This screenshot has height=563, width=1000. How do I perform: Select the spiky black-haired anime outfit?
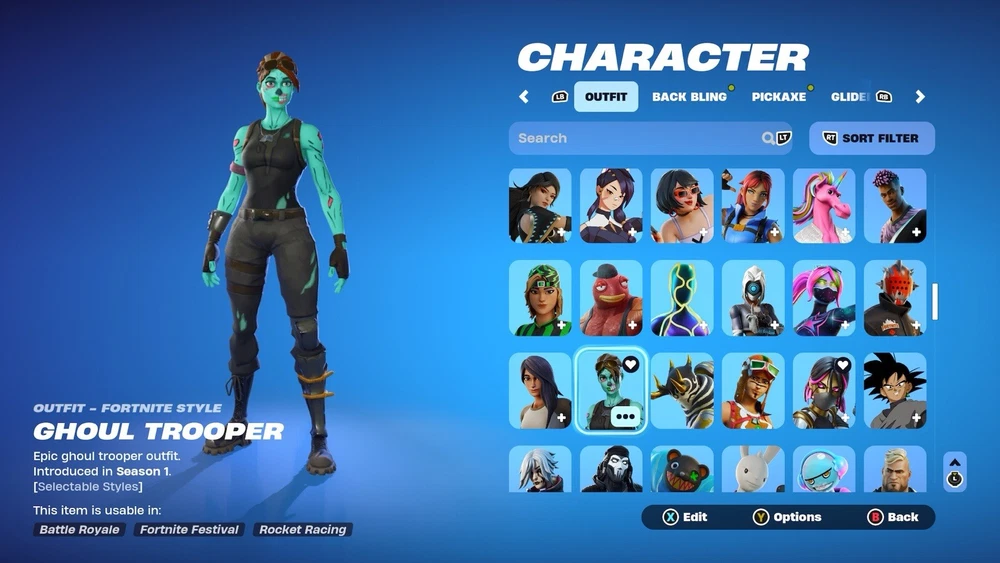[895, 390]
